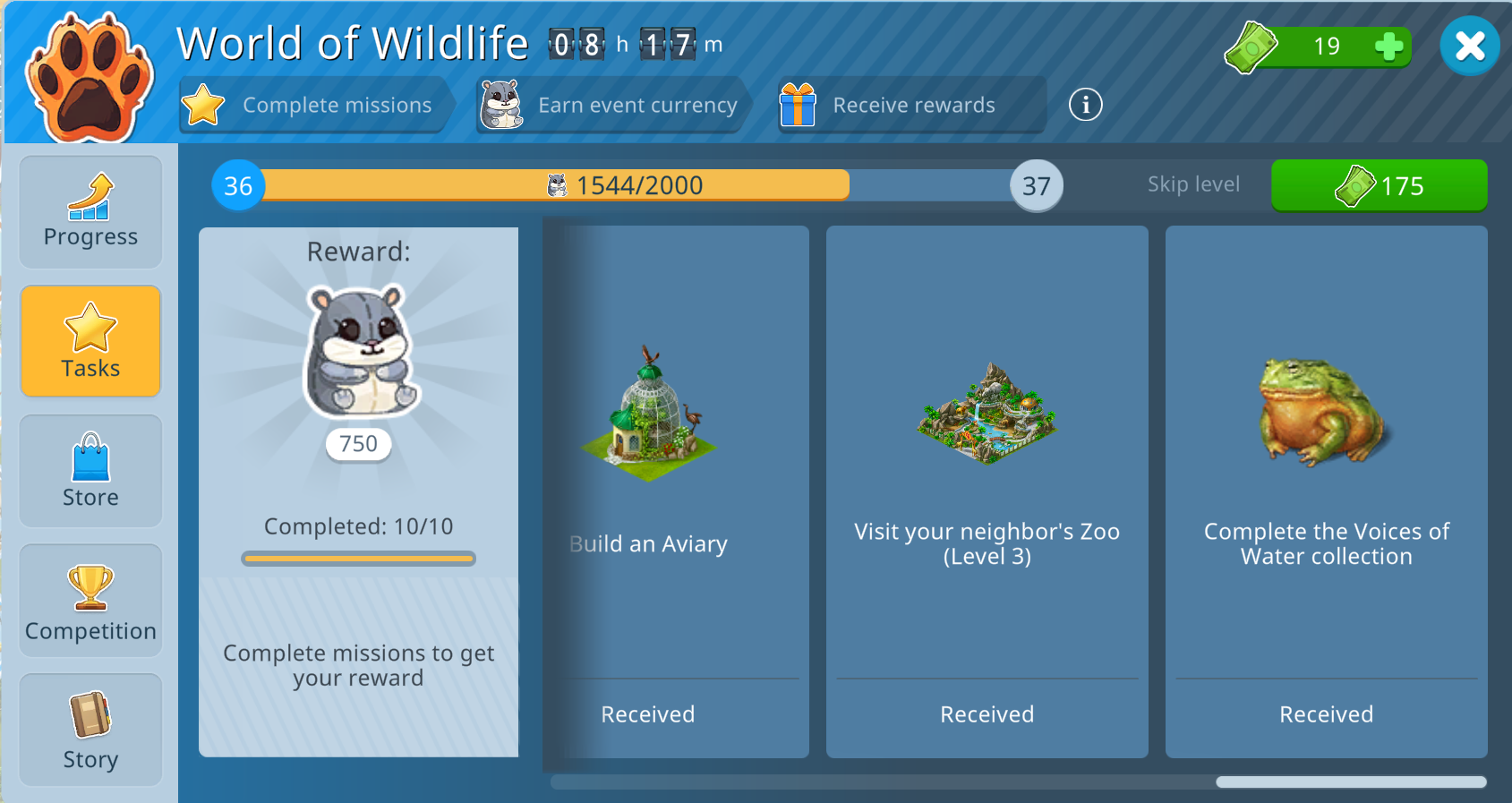Image resolution: width=1512 pixels, height=803 pixels.
Task: Skip level for 175 cash
Action: [x=1379, y=185]
